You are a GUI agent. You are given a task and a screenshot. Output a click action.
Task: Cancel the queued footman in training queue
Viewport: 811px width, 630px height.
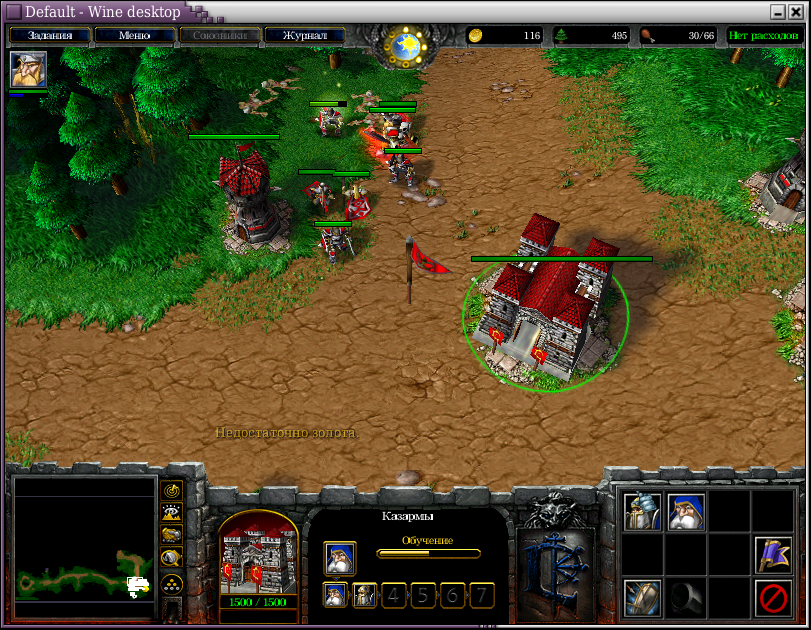coord(365,595)
